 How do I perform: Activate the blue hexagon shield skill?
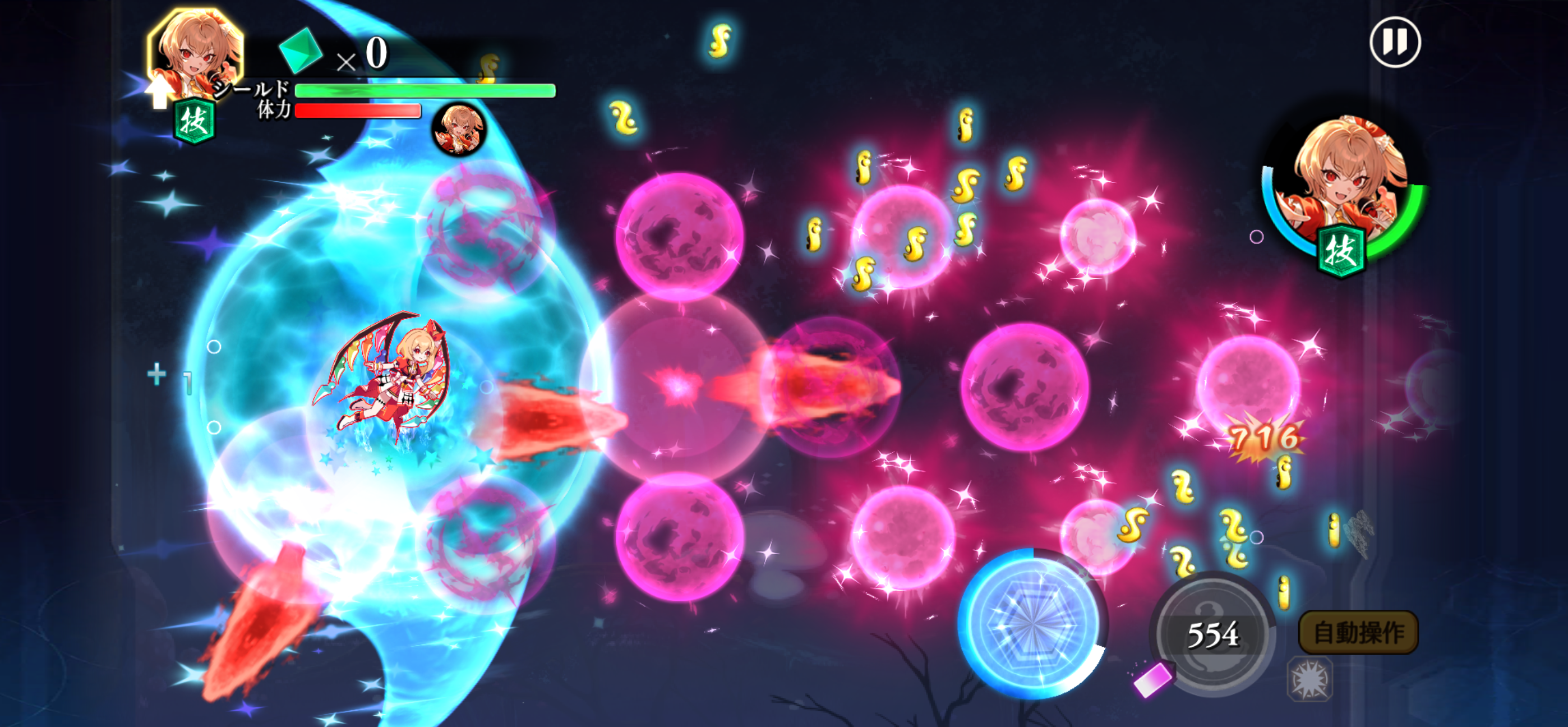tap(1032, 623)
